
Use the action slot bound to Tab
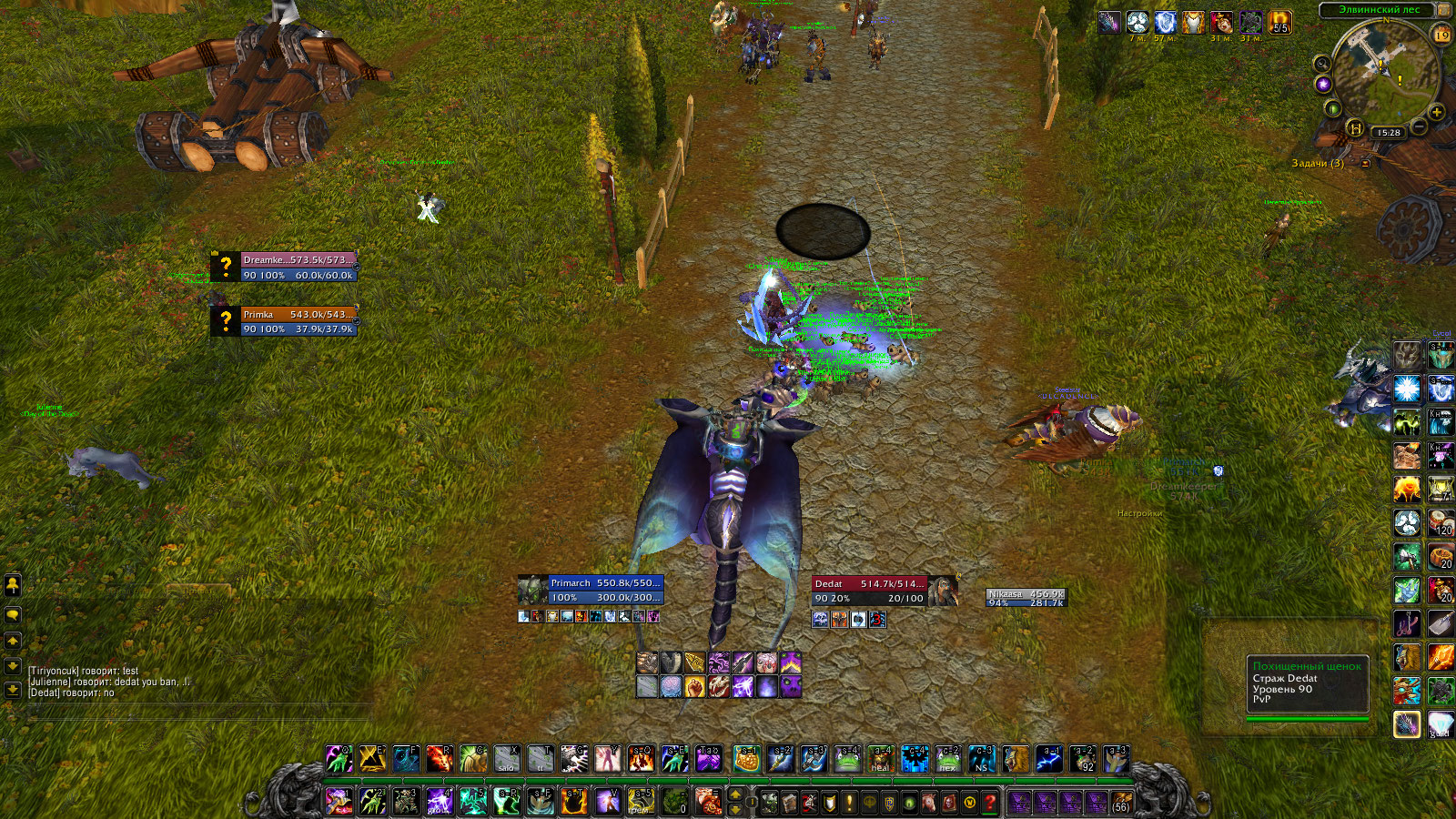709,759
